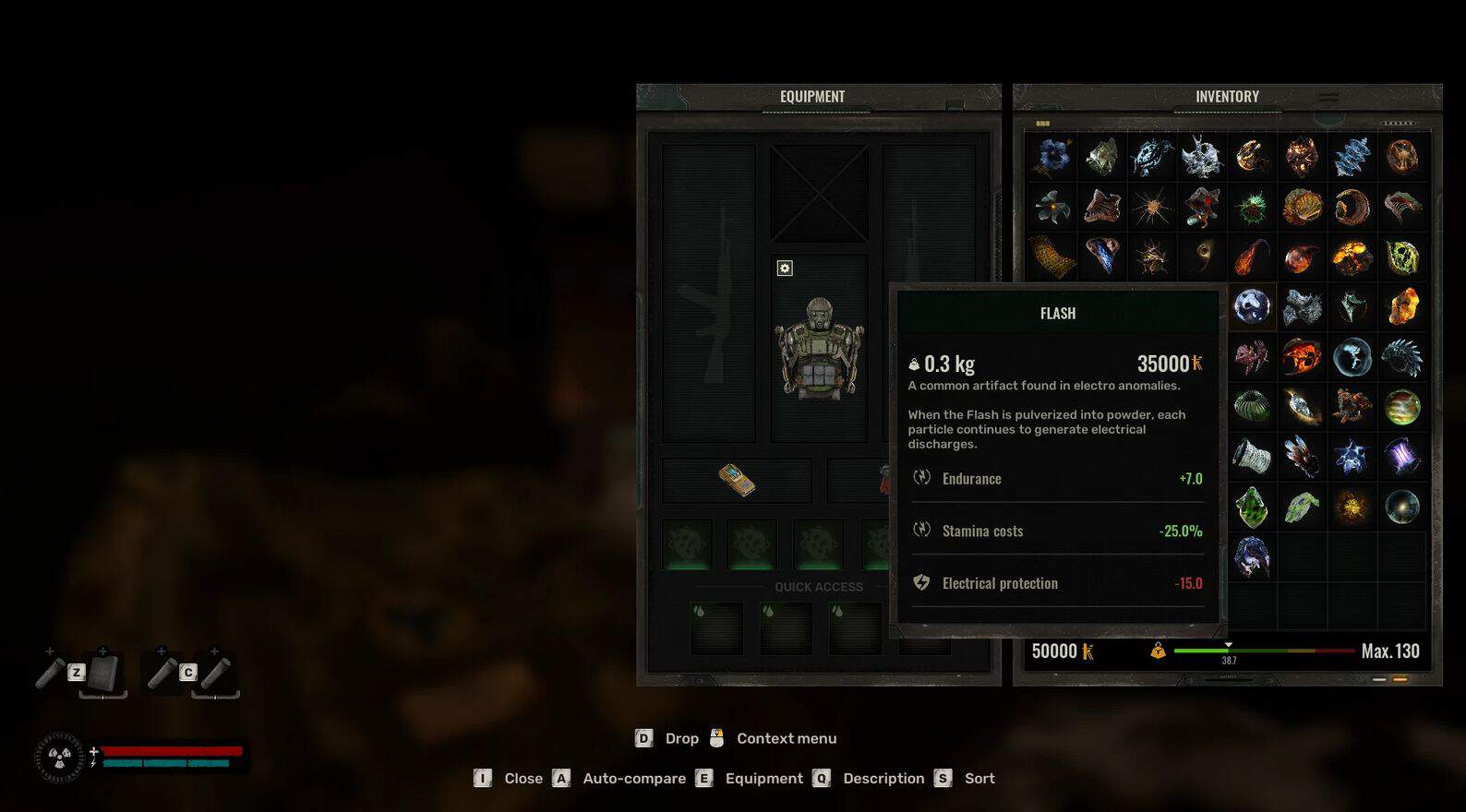
Task: Choose the golden honeycomb sheet artifact
Action: 1051,257
